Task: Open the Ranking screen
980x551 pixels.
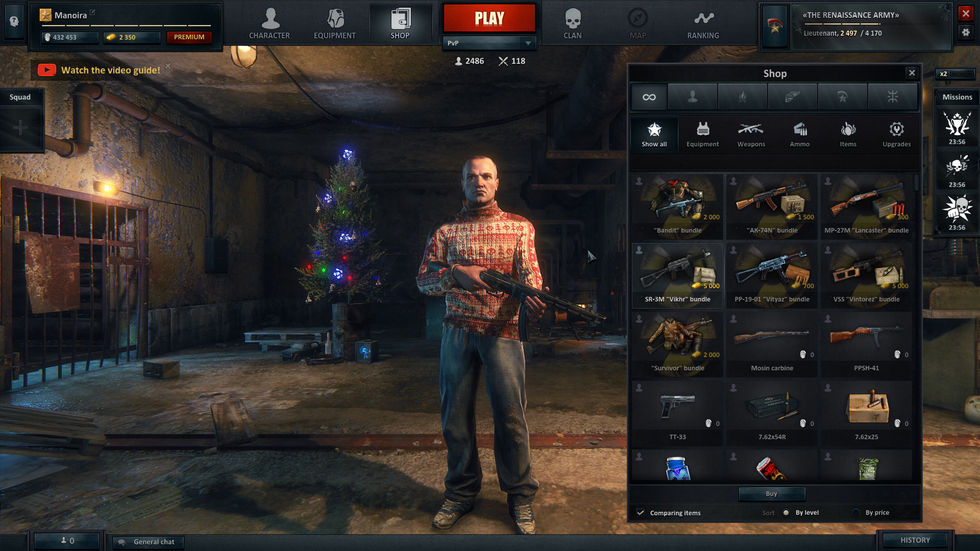Action: coord(703,23)
